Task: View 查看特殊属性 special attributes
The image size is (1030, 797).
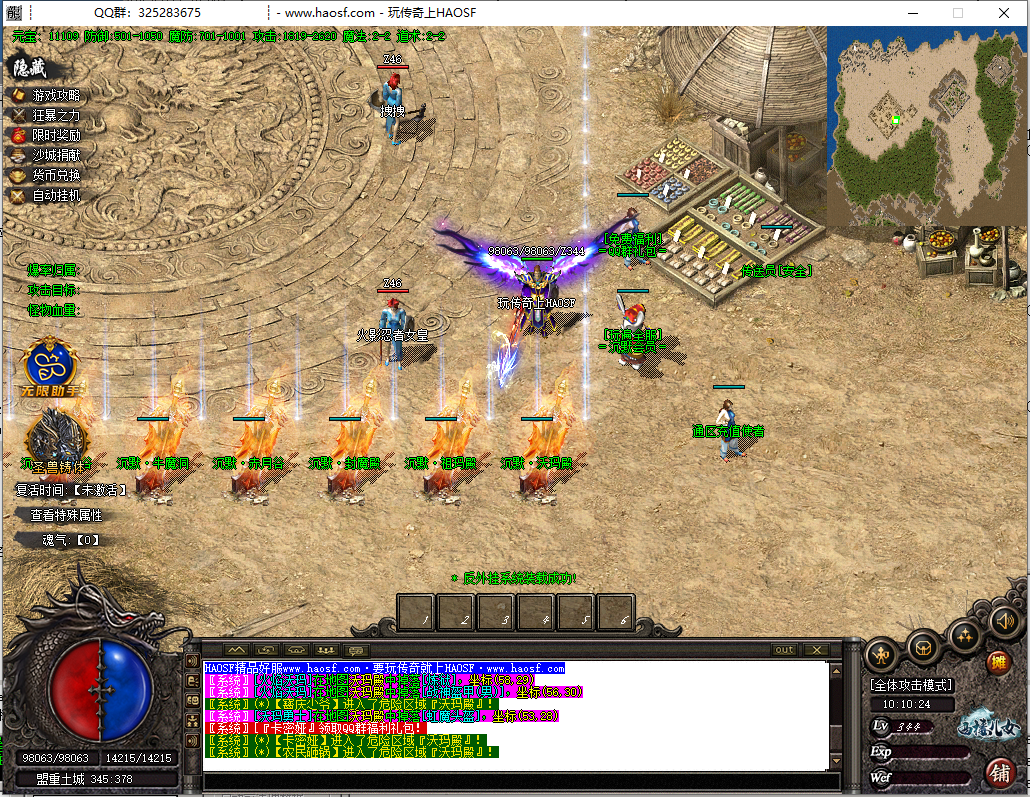Action: click(66, 516)
